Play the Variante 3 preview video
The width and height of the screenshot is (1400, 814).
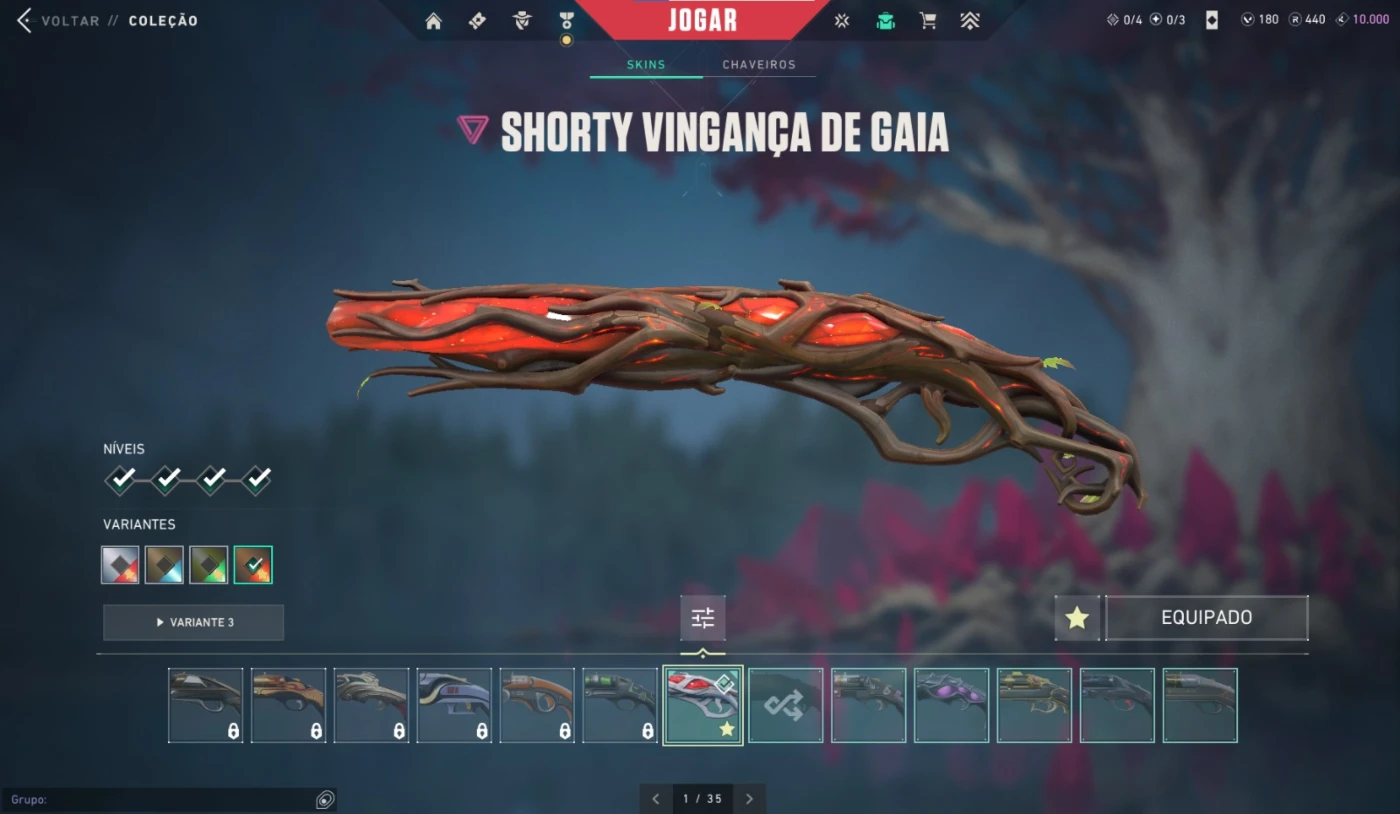point(193,622)
